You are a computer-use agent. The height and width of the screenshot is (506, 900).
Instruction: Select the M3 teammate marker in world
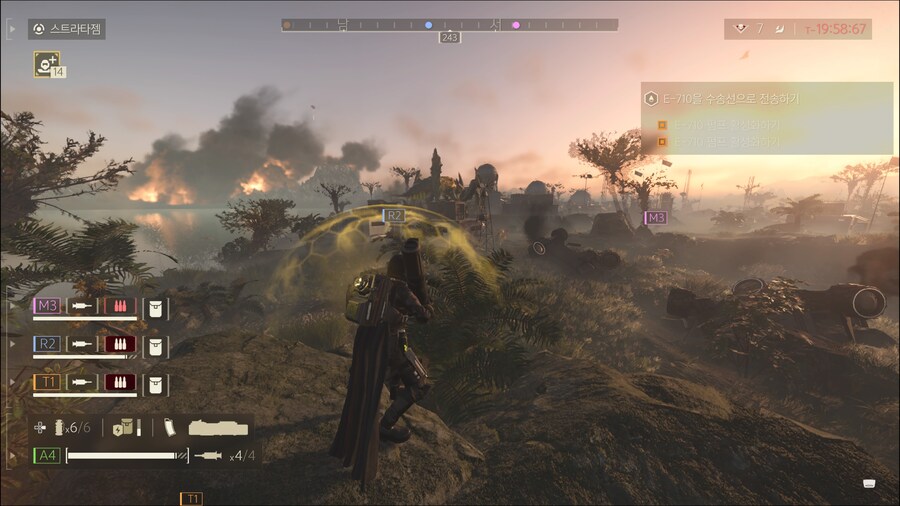[655, 217]
